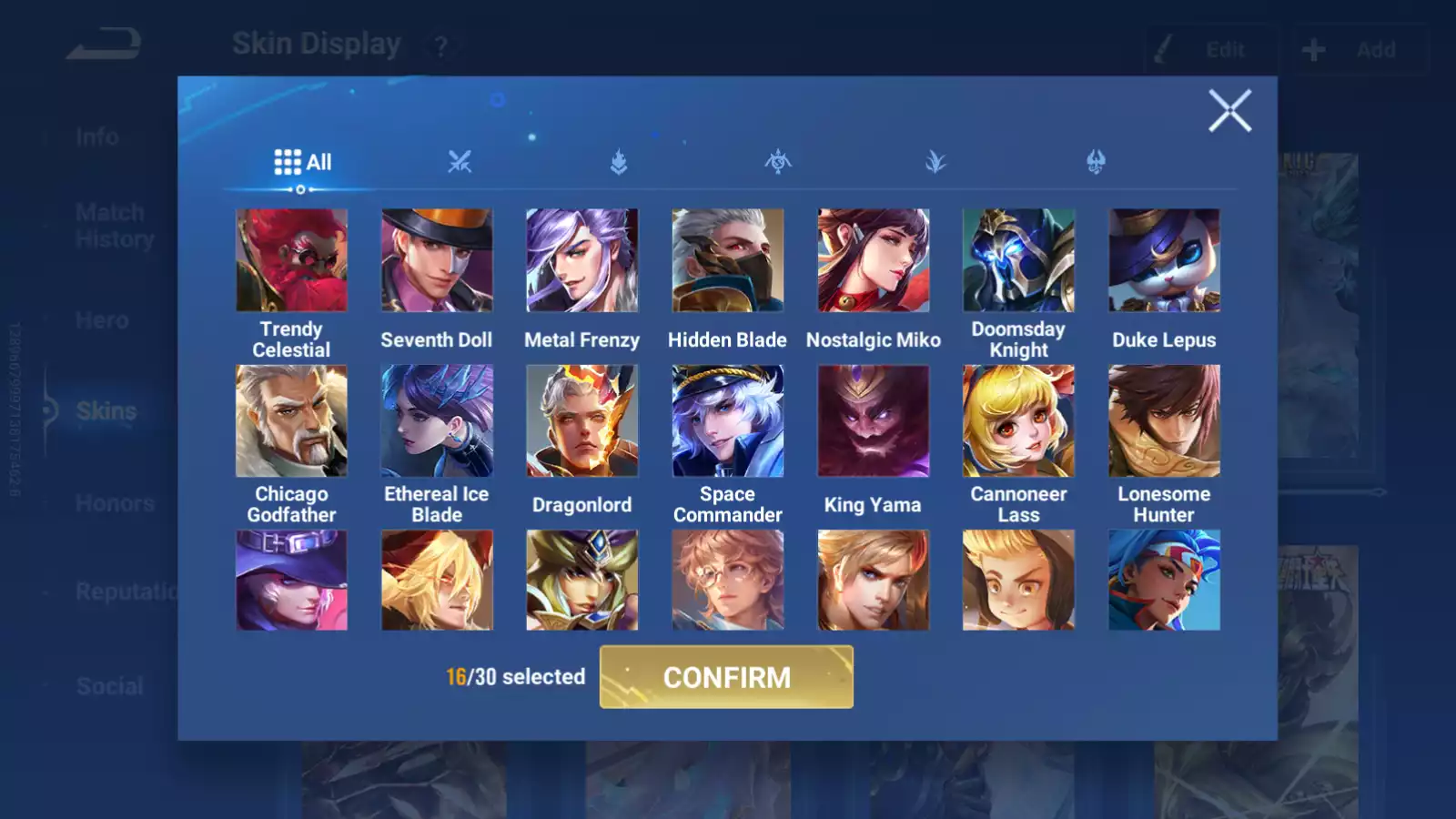Choose the Nostalgic Miko skin
Image resolution: width=1456 pixels, height=819 pixels.
(873, 260)
